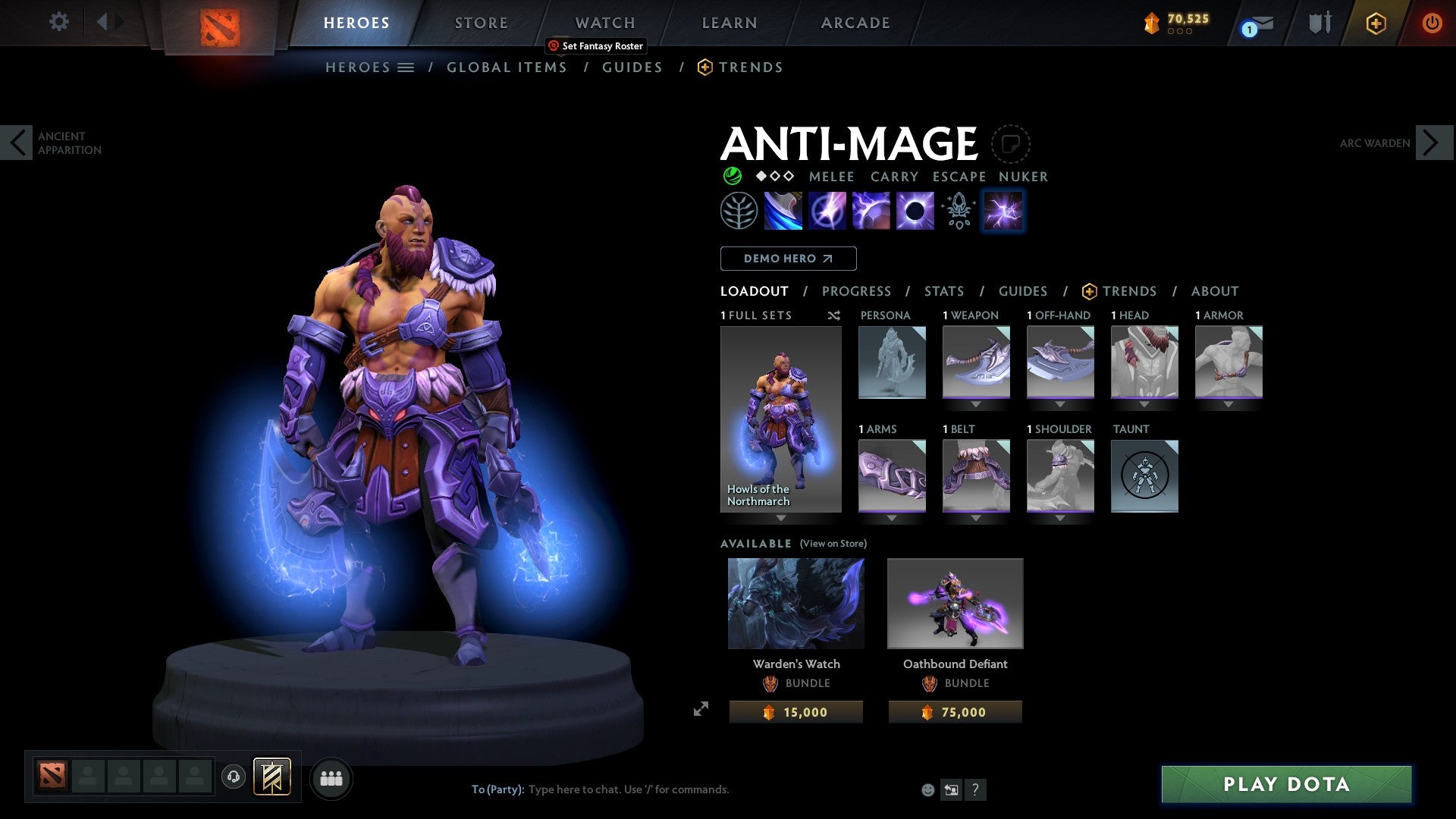The width and height of the screenshot is (1456, 819).
Task: Click the party chat input field
Action: tap(622, 789)
